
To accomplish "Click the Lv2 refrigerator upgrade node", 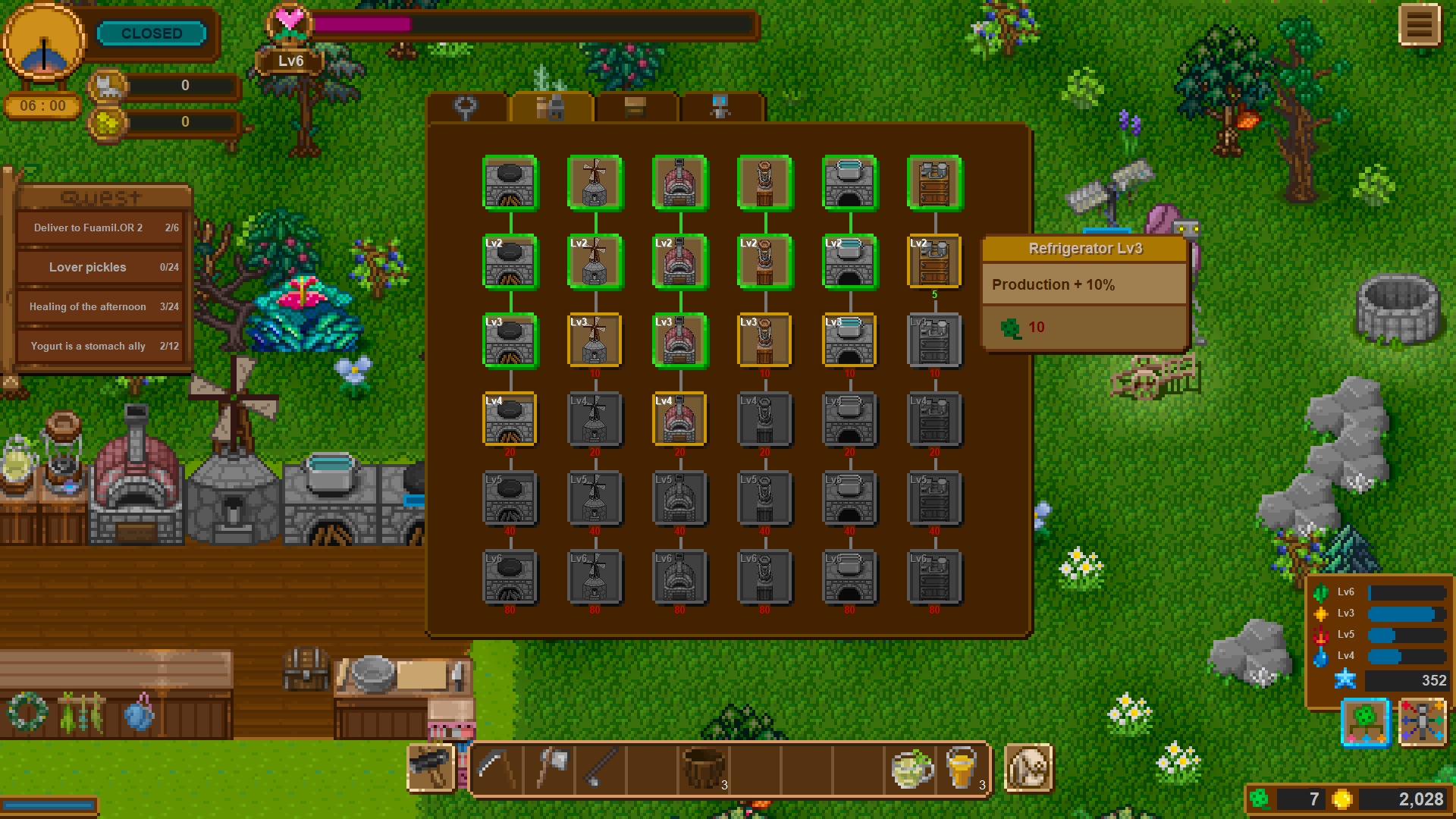I will point(934,262).
